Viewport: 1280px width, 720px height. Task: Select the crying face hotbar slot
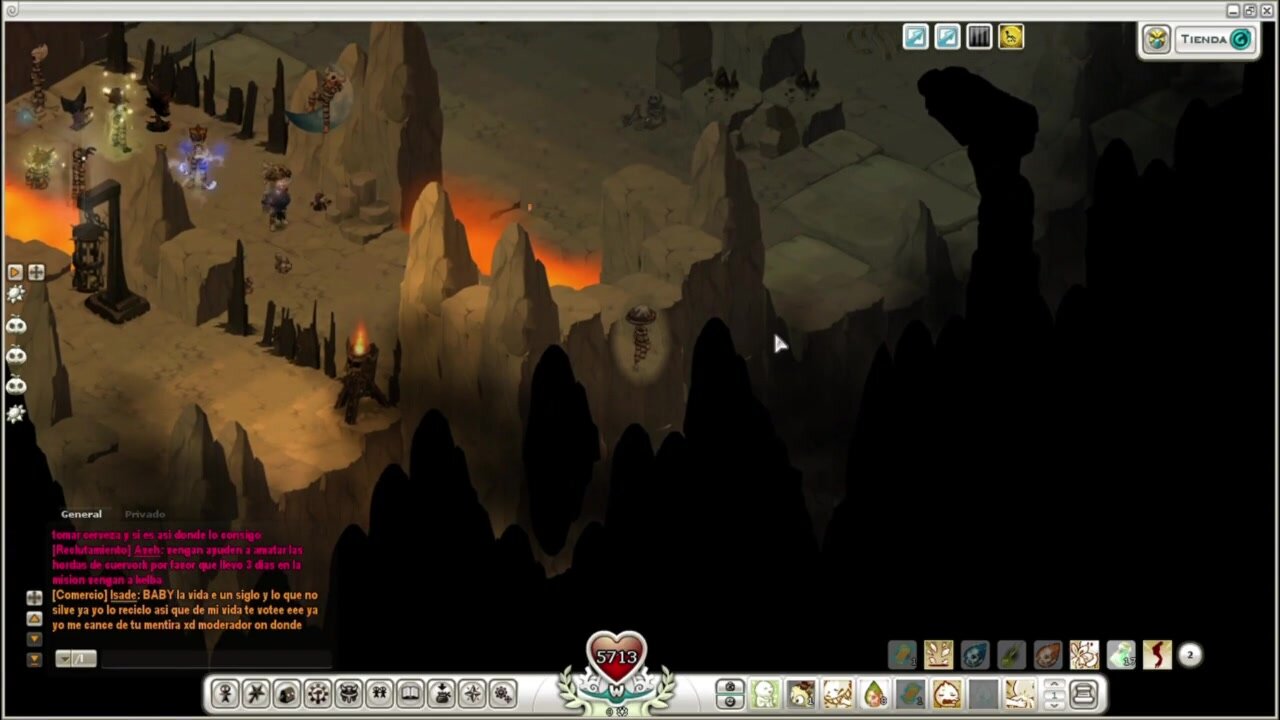[x=946, y=693]
